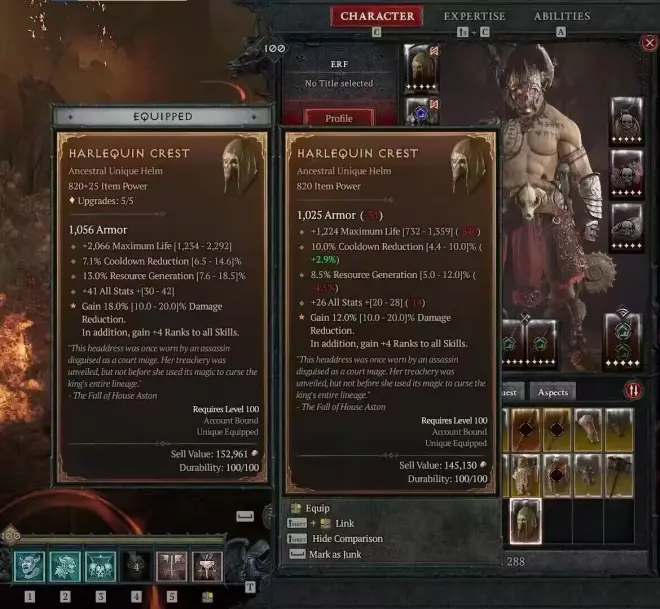Use the horned face skill in slot 2

pos(65,567)
